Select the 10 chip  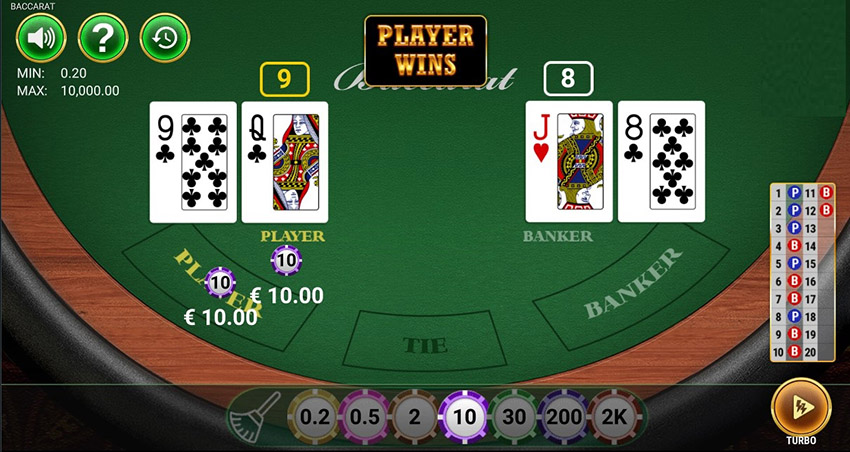pos(464,416)
